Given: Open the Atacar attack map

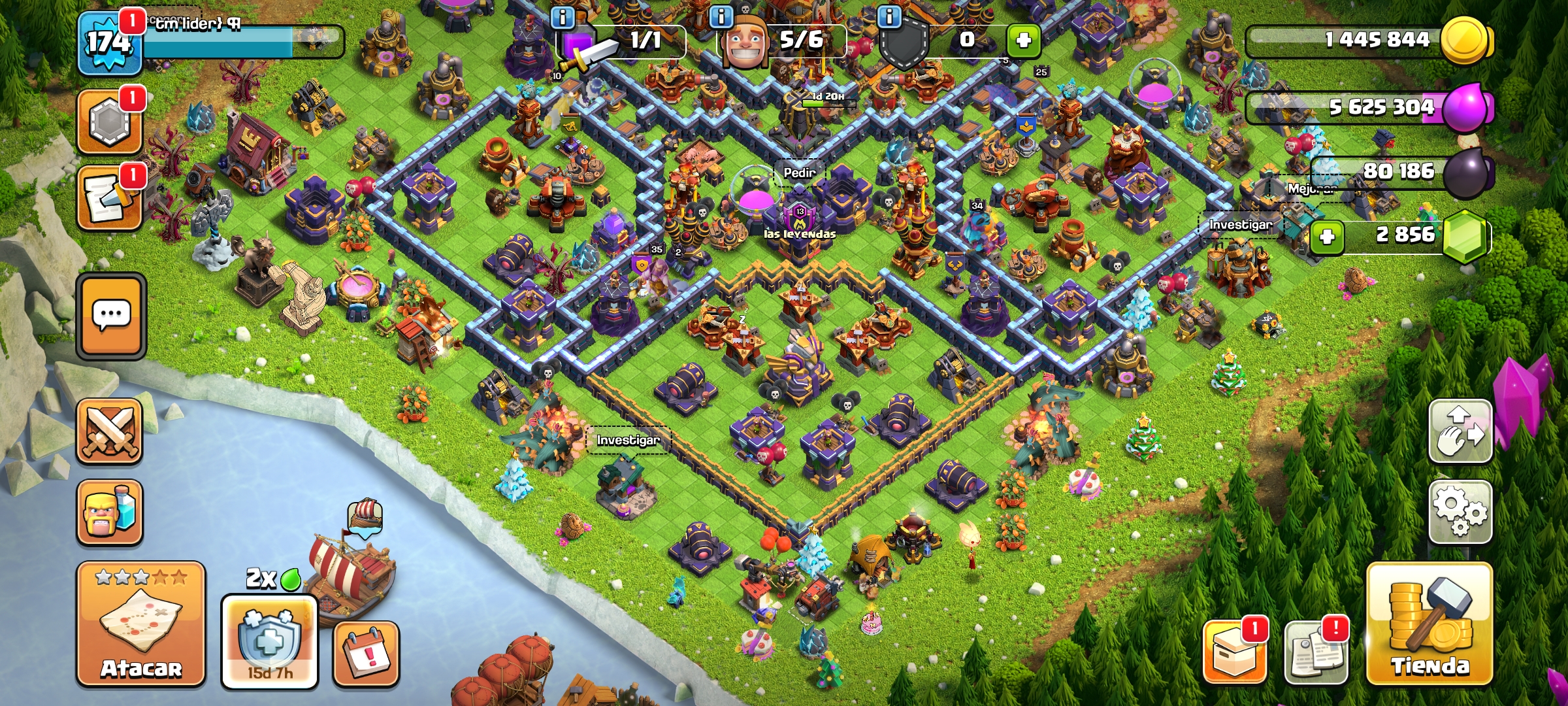Looking at the screenshot, I should pos(141,624).
